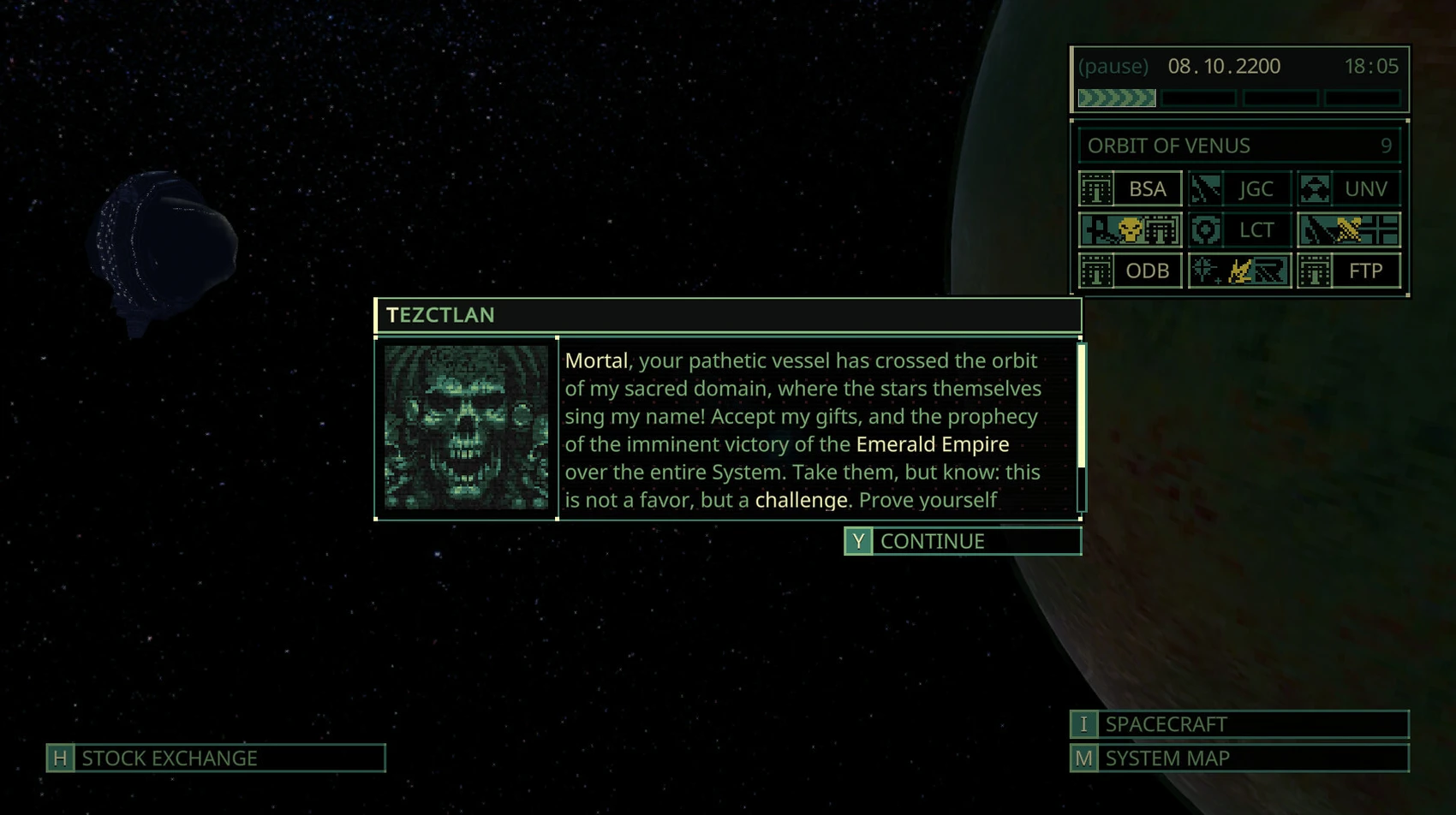Viewport: 1456px width, 815px height.
Task: Open the Stock Exchange
Action: tap(216, 758)
